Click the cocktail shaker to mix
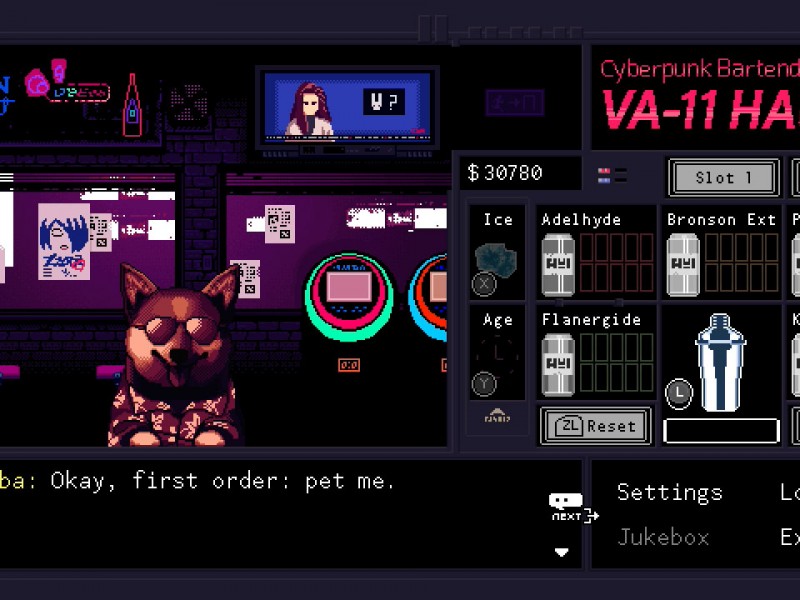The width and height of the screenshot is (800, 600). [721, 362]
